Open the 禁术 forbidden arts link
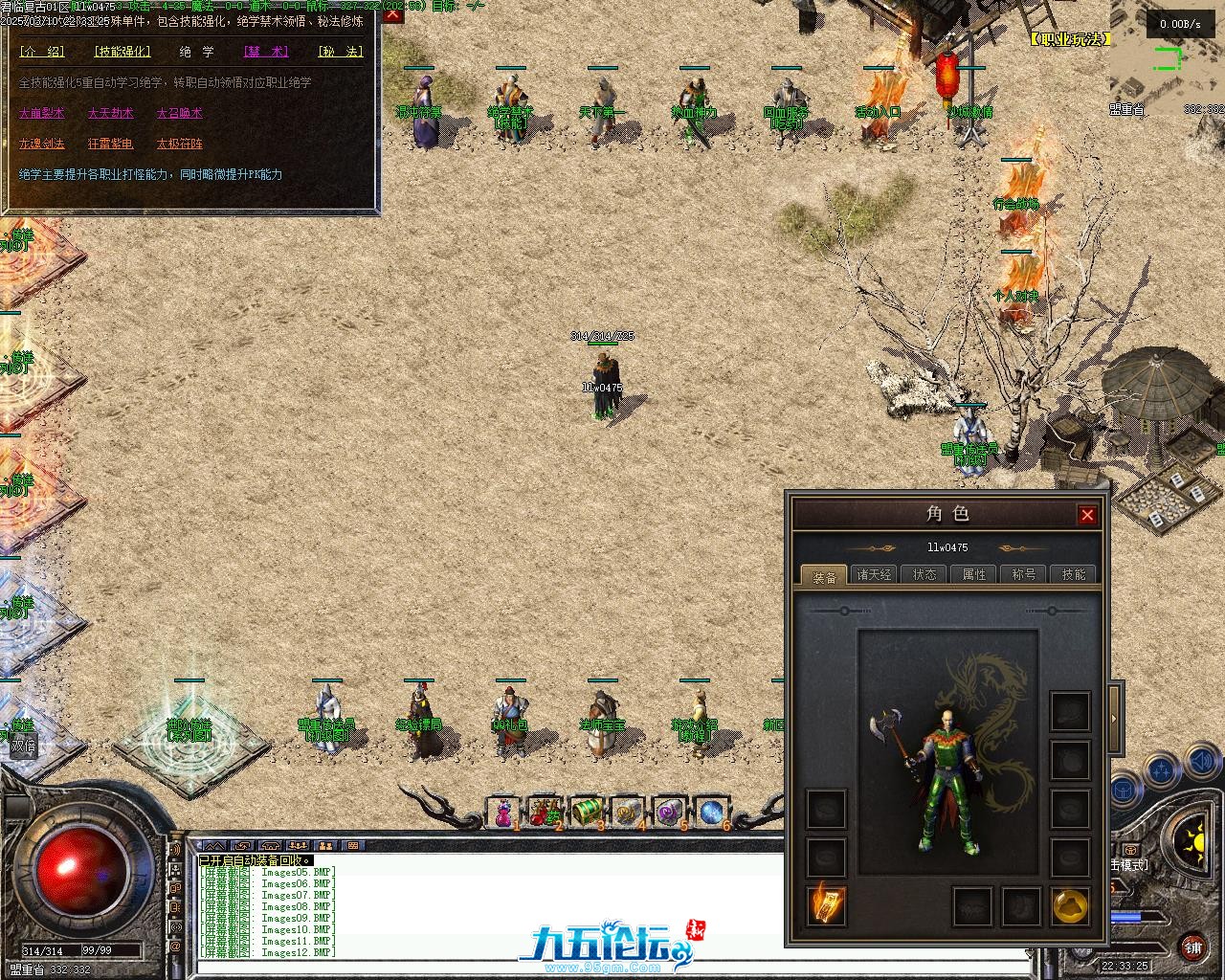The width and height of the screenshot is (1225, 980). pyautogui.click(x=265, y=52)
